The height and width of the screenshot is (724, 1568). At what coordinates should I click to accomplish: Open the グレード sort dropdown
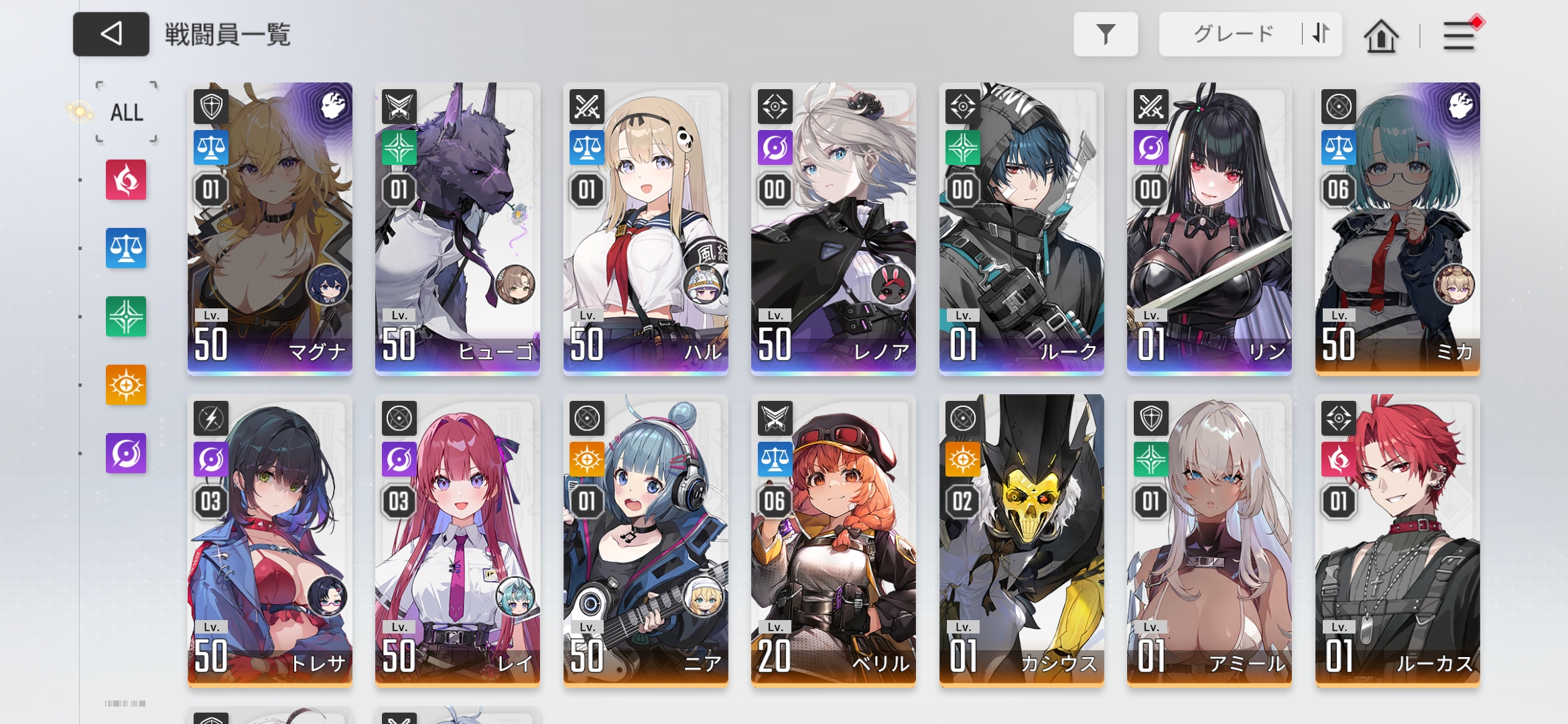(1232, 34)
